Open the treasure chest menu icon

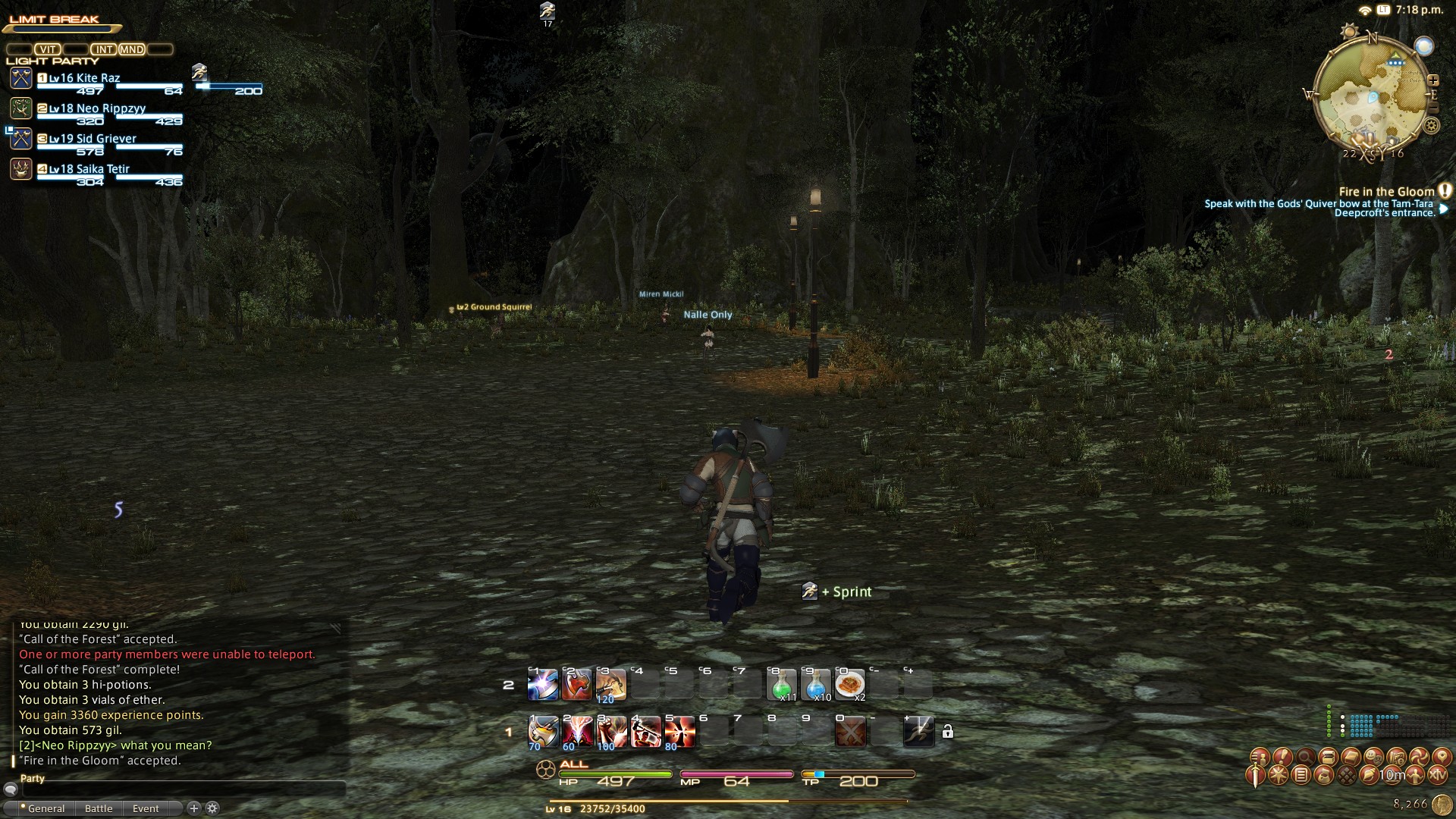tap(1328, 757)
